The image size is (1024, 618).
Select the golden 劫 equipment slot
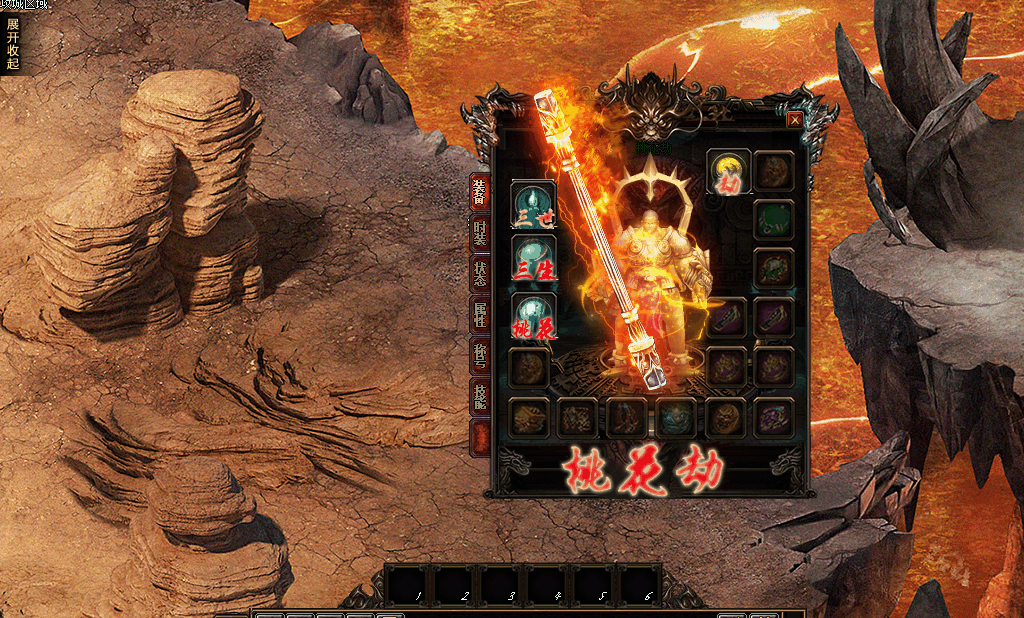point(729,172)
